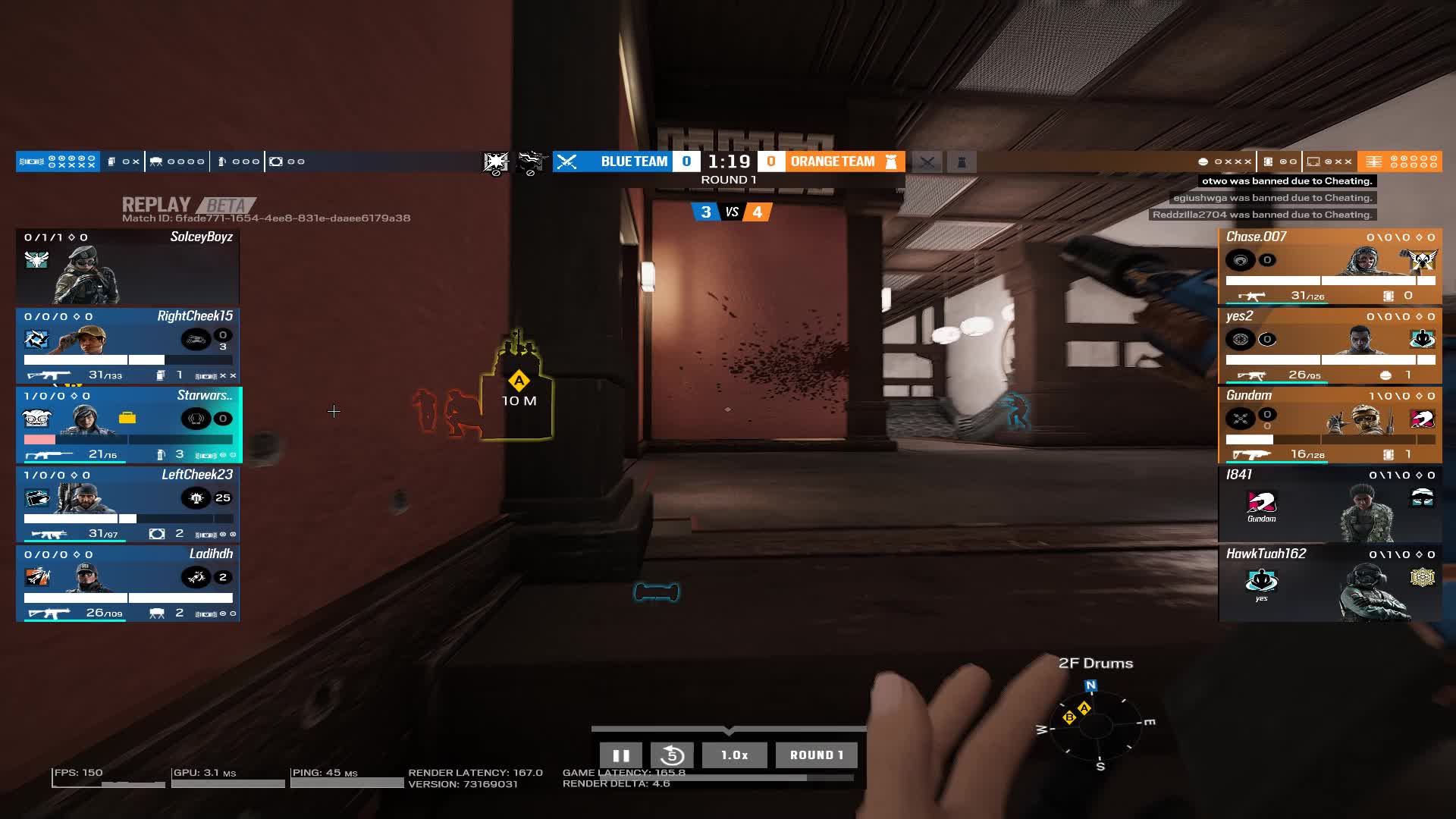Open the 1.0x playback speed selector
This screenshot has height=819, width=1456.
(x=733, y=755)
